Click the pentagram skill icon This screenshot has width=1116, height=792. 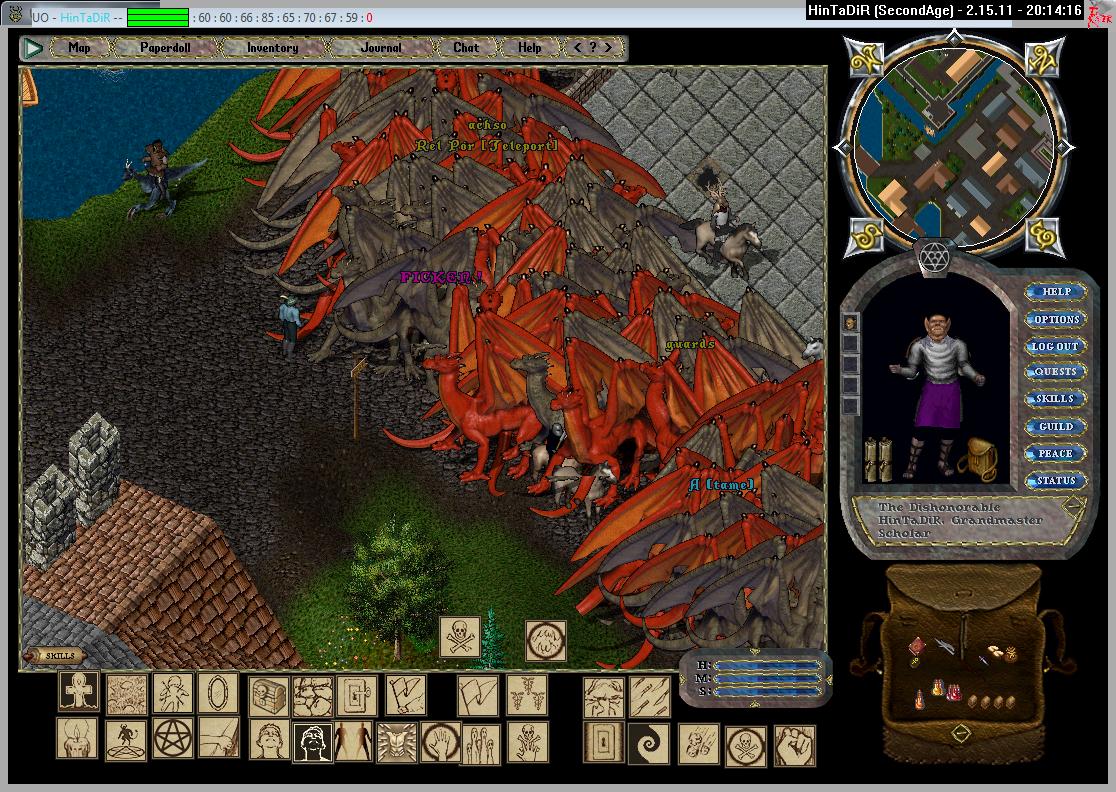(172, 738)
